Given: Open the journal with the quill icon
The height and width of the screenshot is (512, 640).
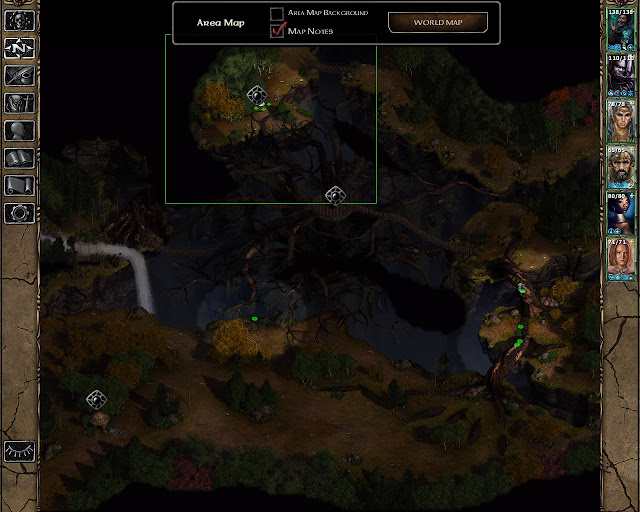Looking at the screenshot, I should tap(20, 75).
